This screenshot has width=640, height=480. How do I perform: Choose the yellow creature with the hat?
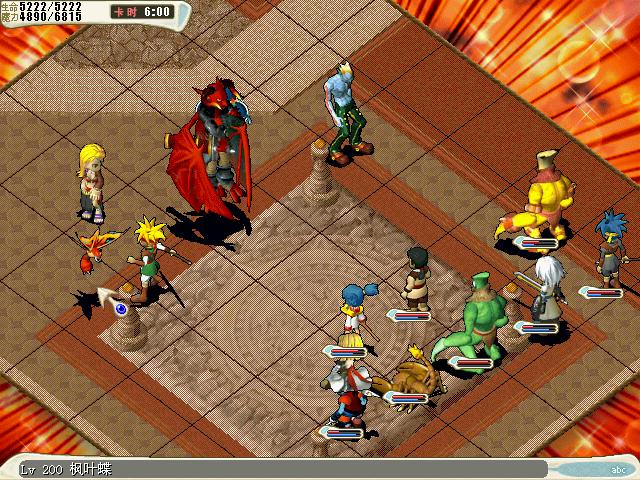[x=546, y=195]
